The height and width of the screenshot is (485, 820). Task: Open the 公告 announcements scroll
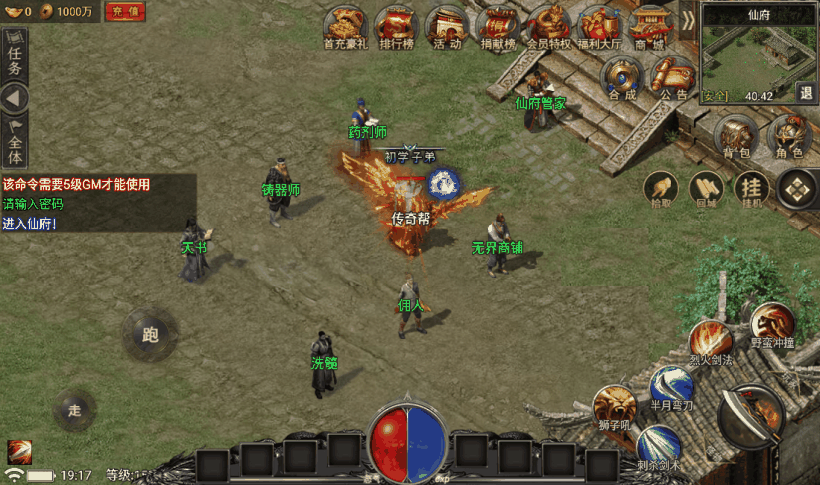[x=673, y=75]
